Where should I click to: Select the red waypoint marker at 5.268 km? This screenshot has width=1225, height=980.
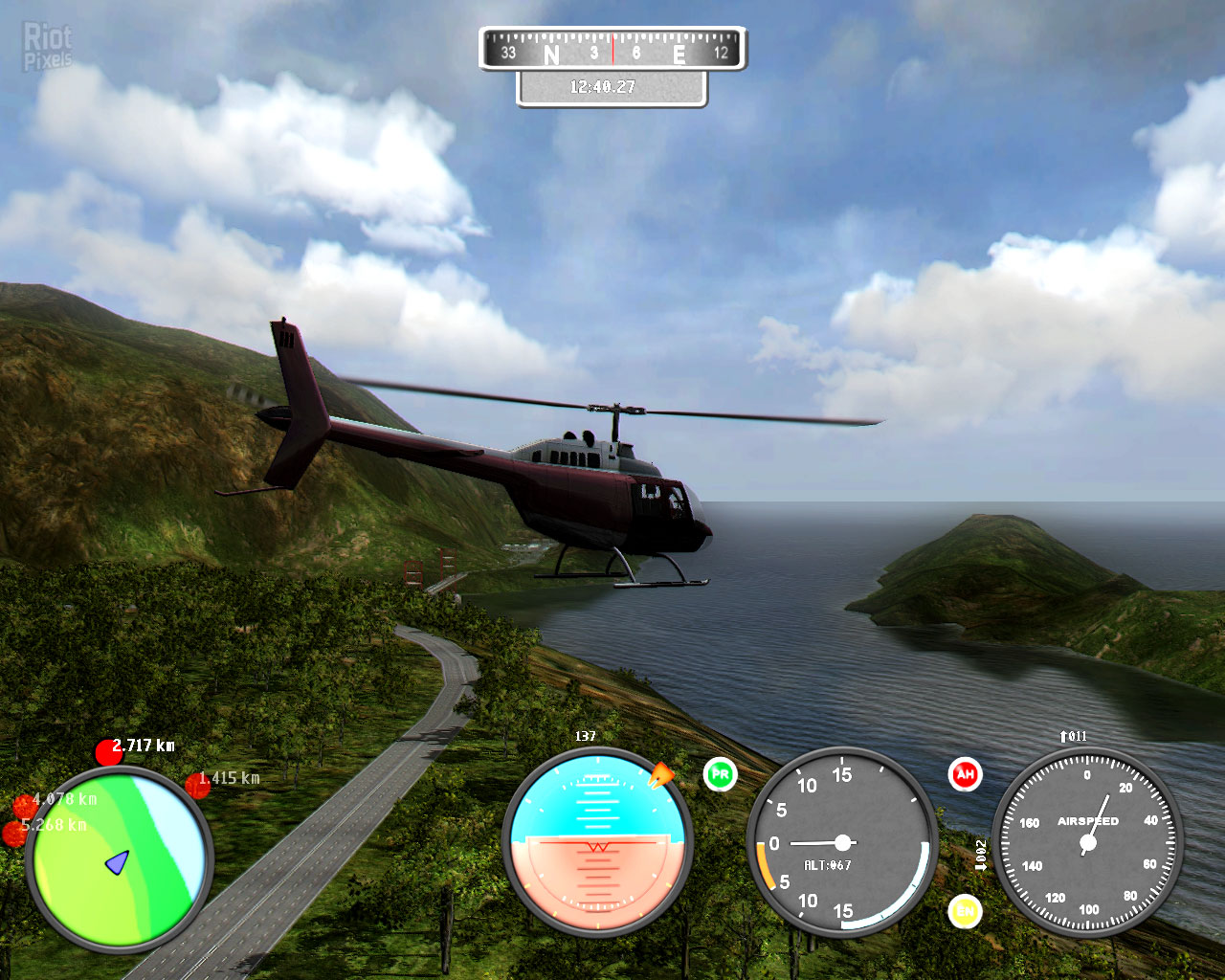[14, 834]
